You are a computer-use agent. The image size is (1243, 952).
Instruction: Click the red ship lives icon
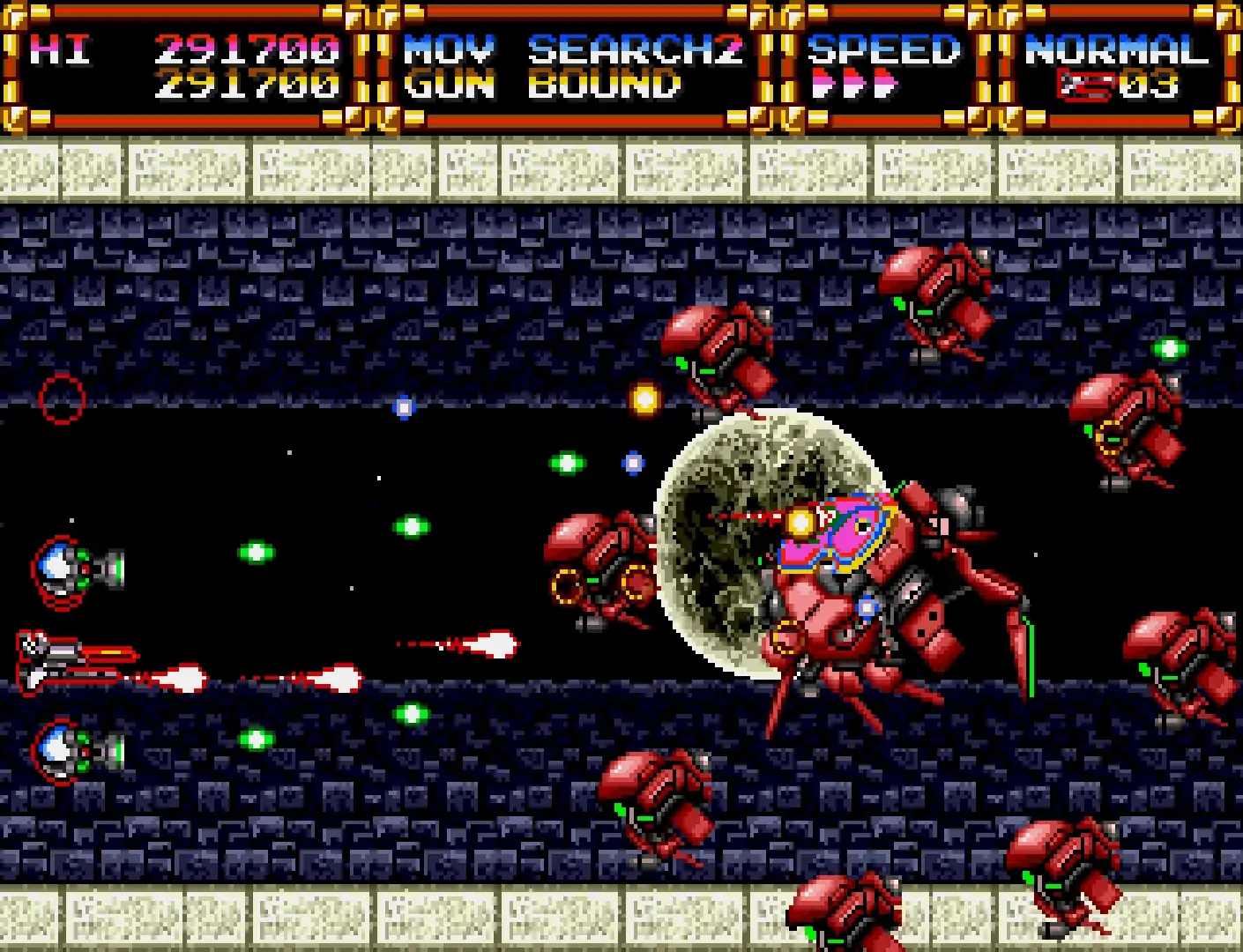click(1086, 86)
